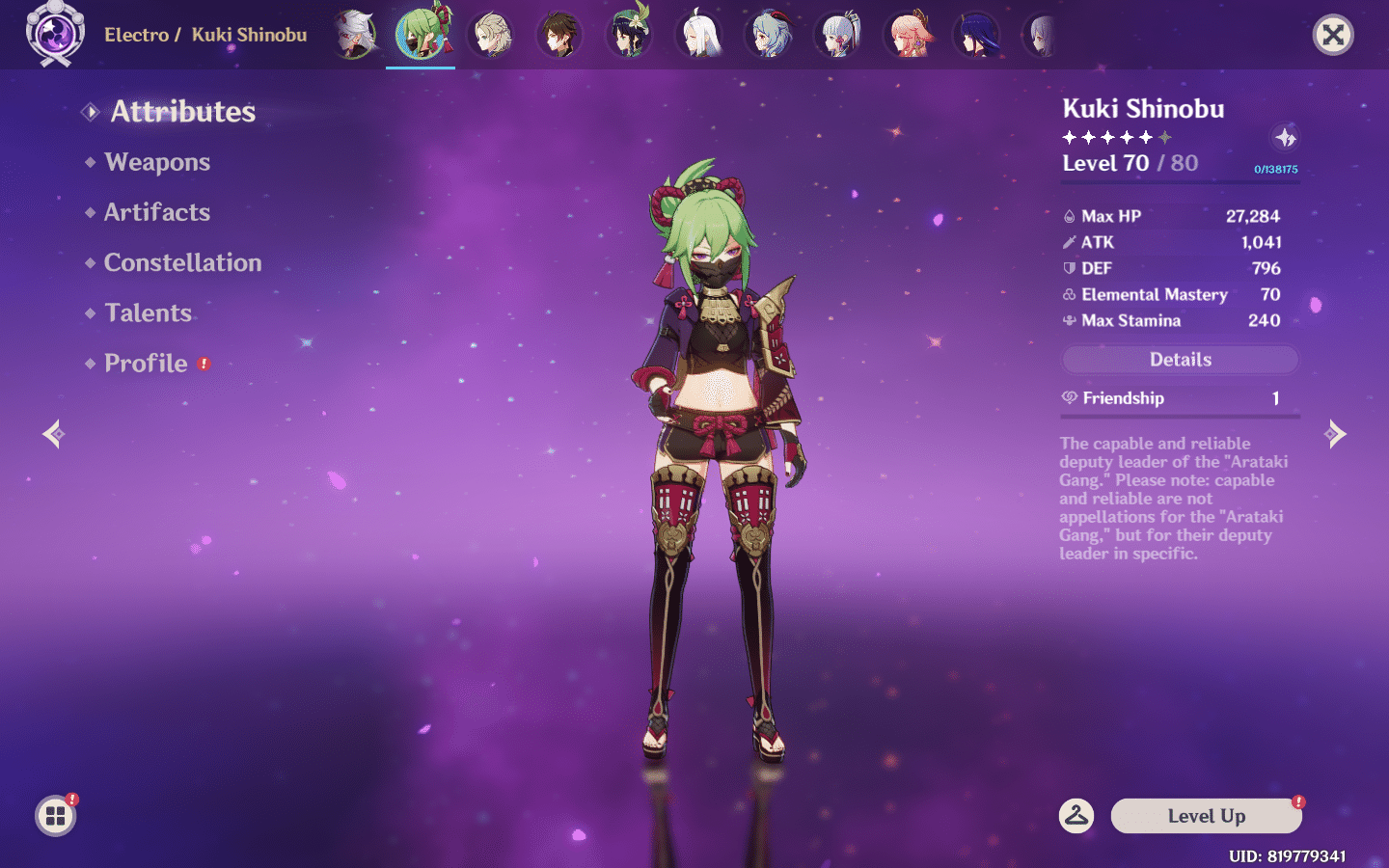The image size is (1389, 868).
Task: Click the Electro element emblem top-left
Action: [x=55, y=35]
